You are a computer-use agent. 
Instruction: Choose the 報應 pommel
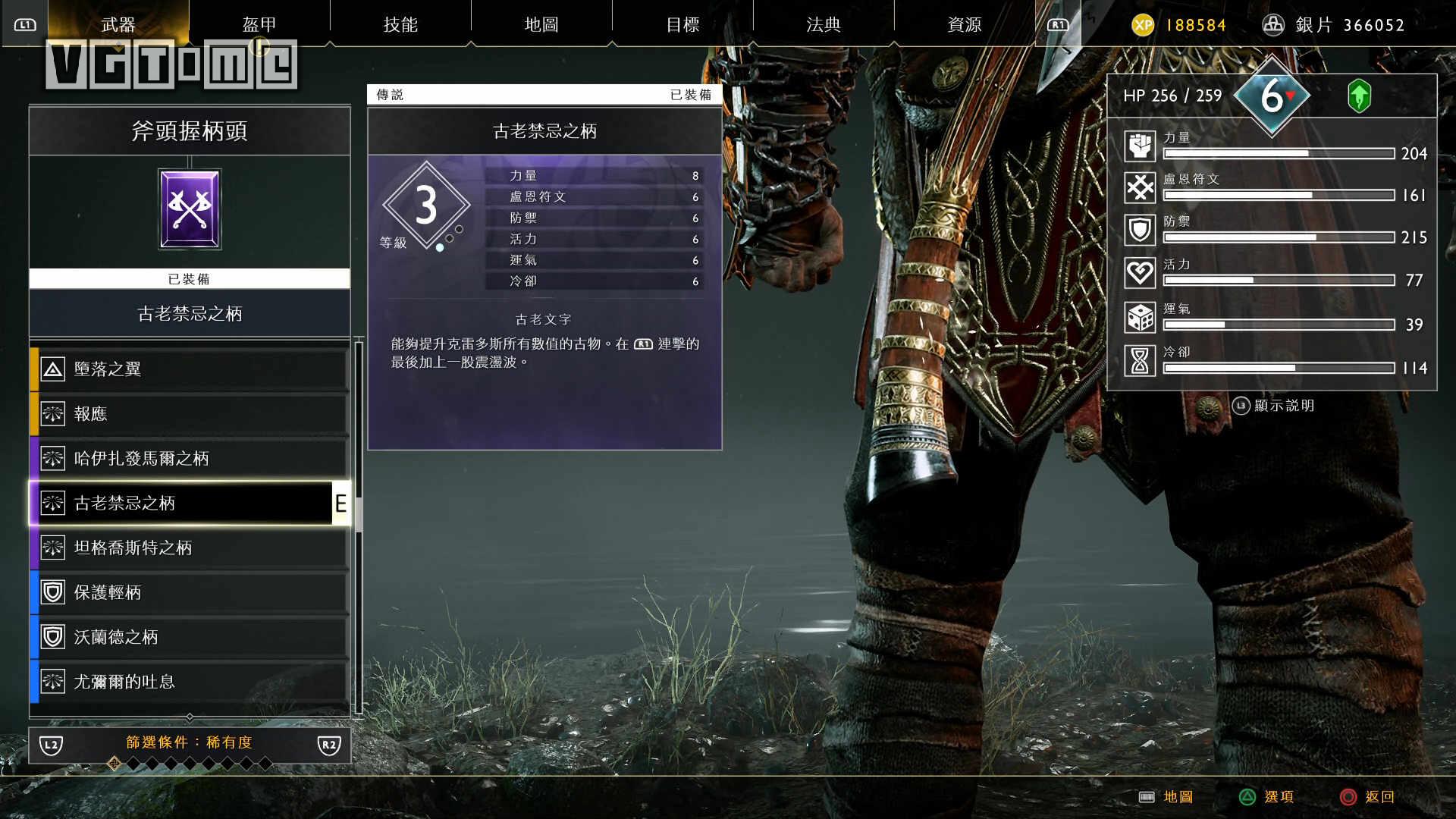click(190, 414)
